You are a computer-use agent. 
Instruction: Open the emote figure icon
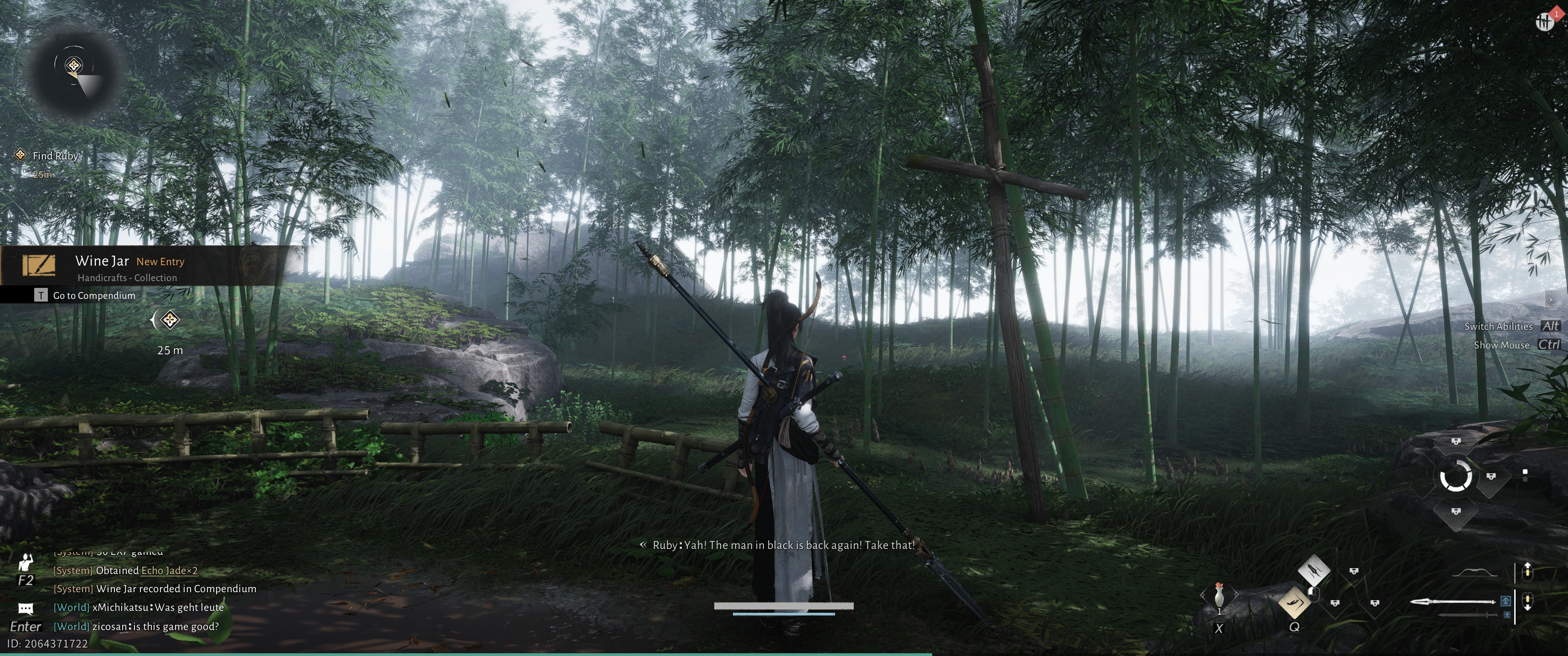coord(26,562)
